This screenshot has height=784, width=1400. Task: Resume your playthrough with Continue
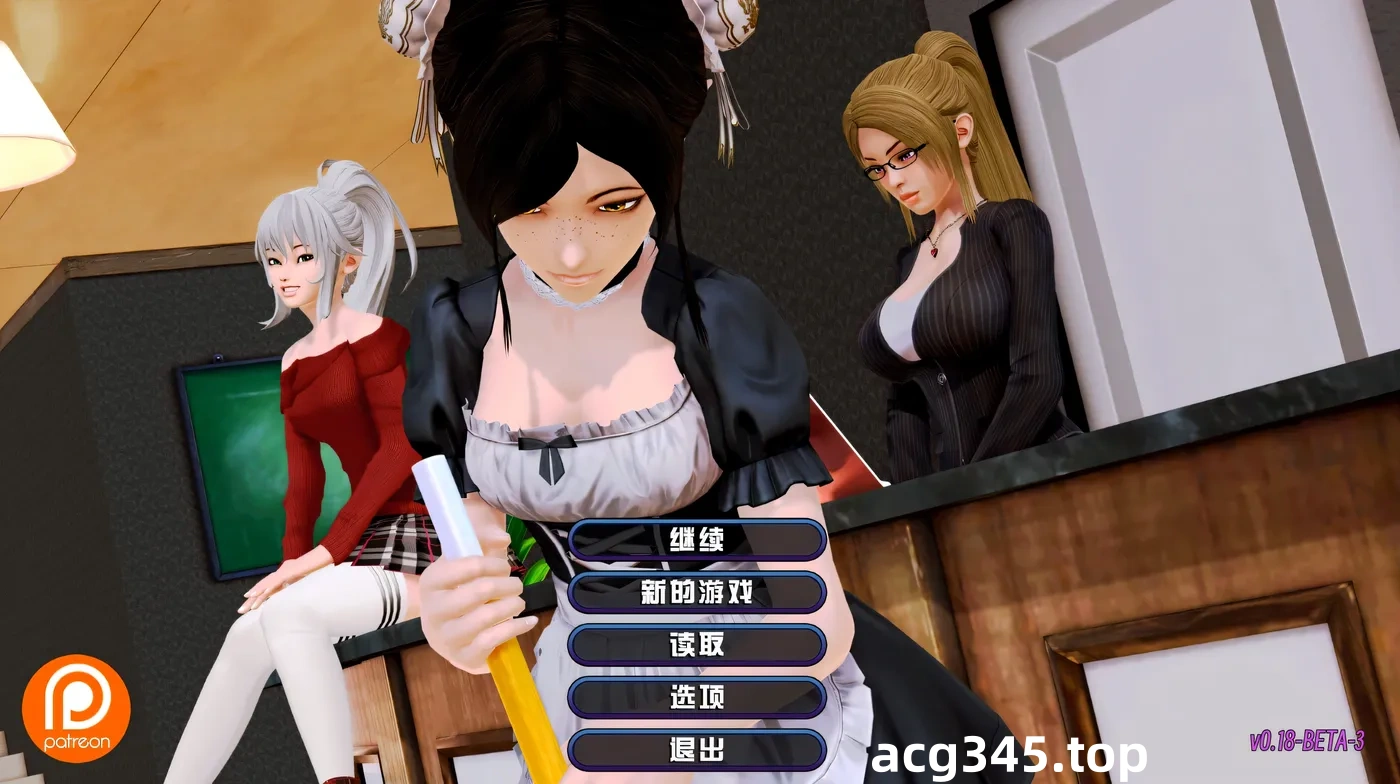pyautogui.click(x=697, y=540)
